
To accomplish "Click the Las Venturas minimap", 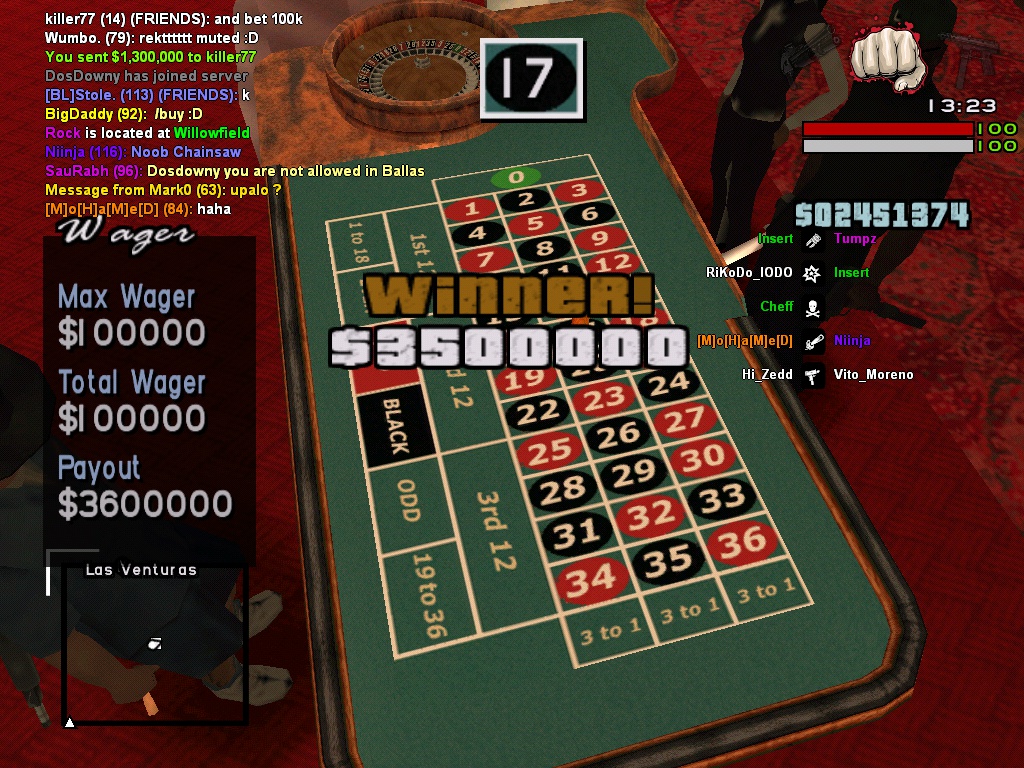I will (x=155, y=643).
